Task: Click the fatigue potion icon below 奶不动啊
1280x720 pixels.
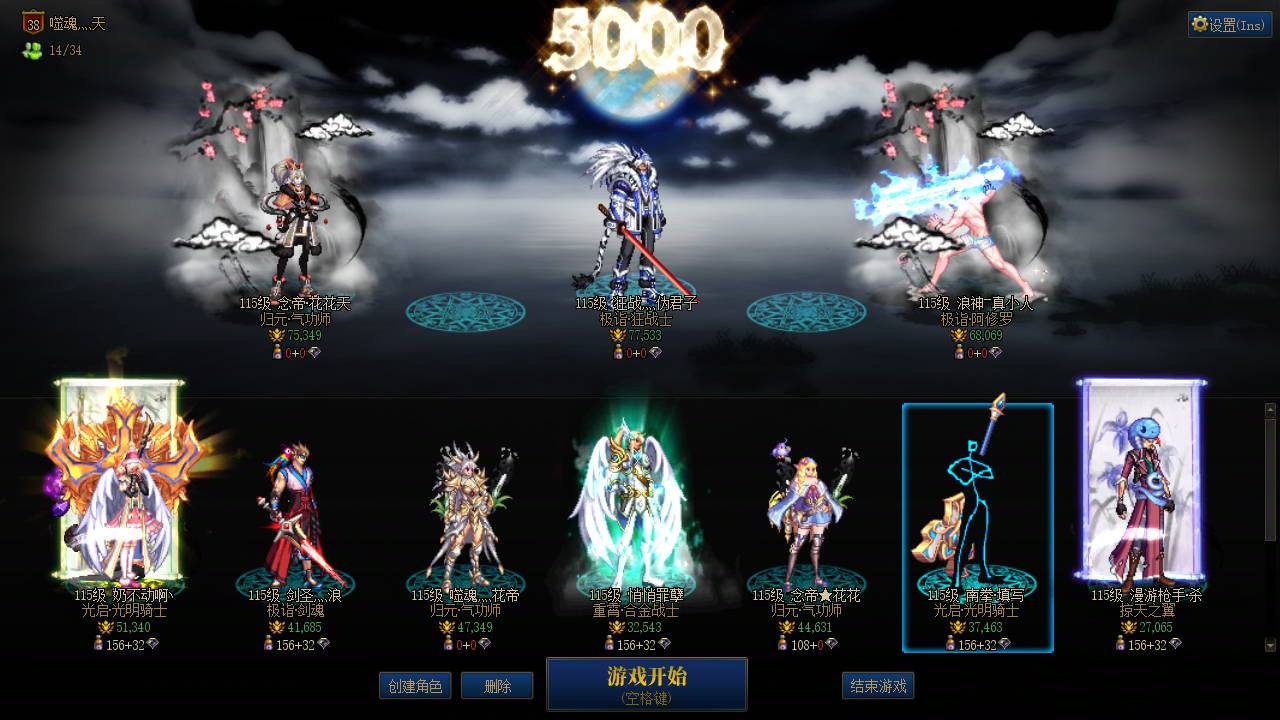Action: click(x=99, y=643)
